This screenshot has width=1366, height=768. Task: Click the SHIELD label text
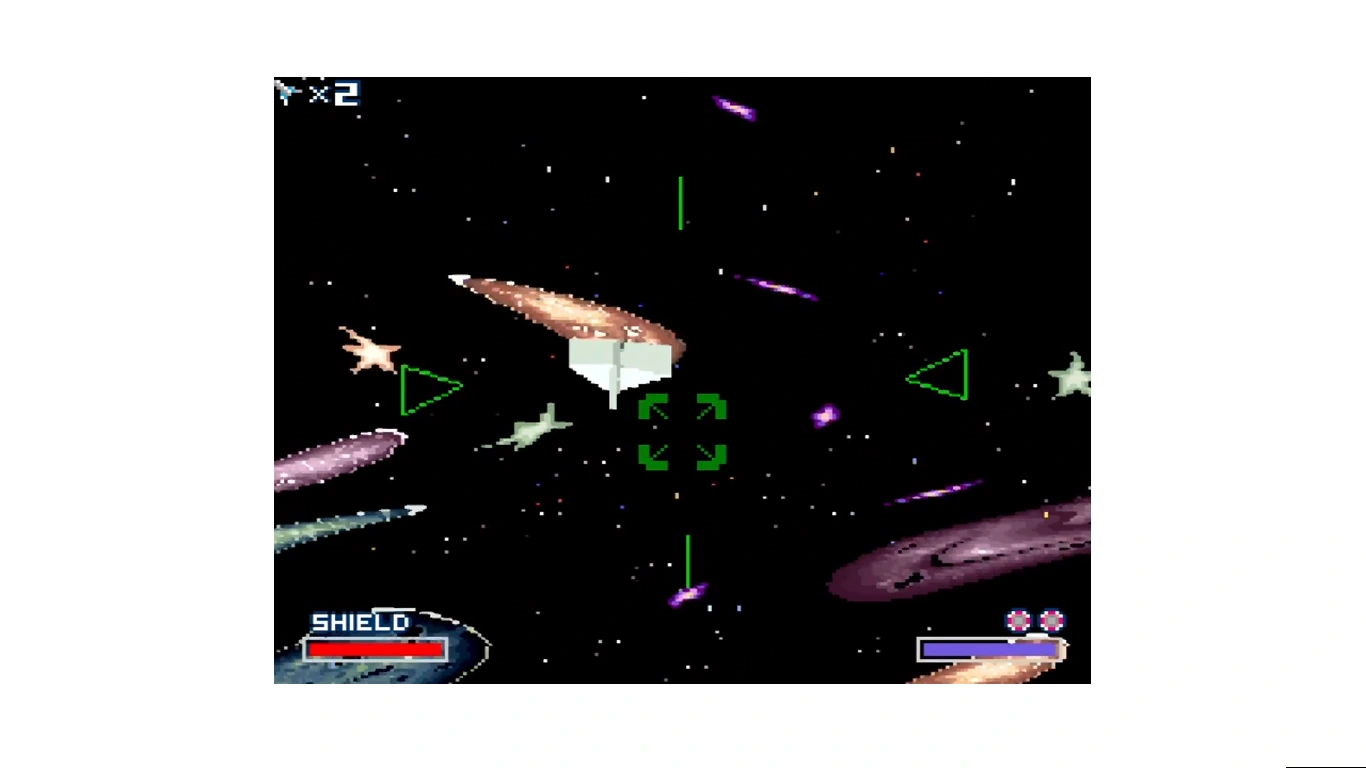point(360,622)
